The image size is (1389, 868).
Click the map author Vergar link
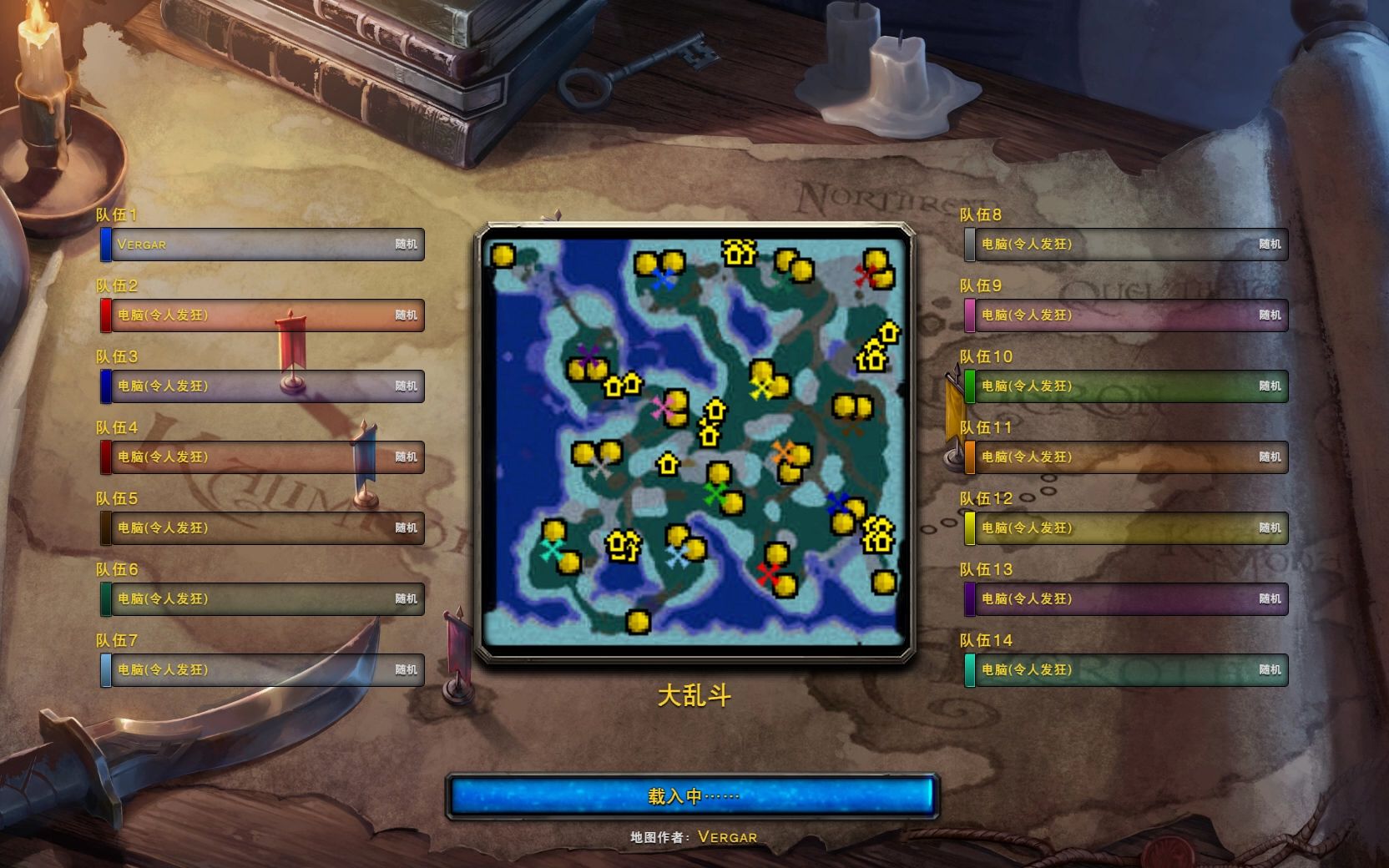pos(727,836)
